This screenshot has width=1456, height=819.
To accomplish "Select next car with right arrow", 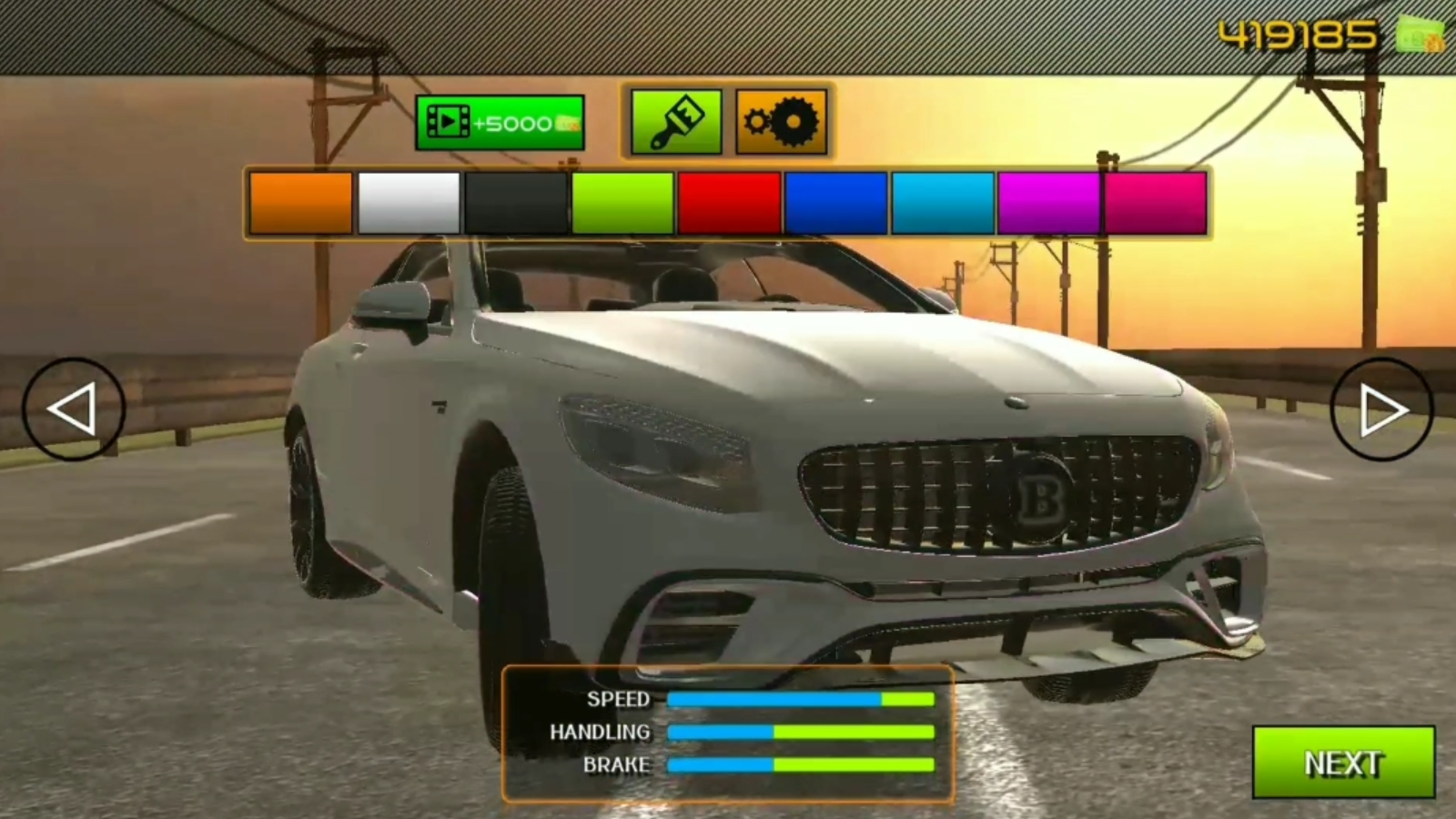I will click(1381, 408).
